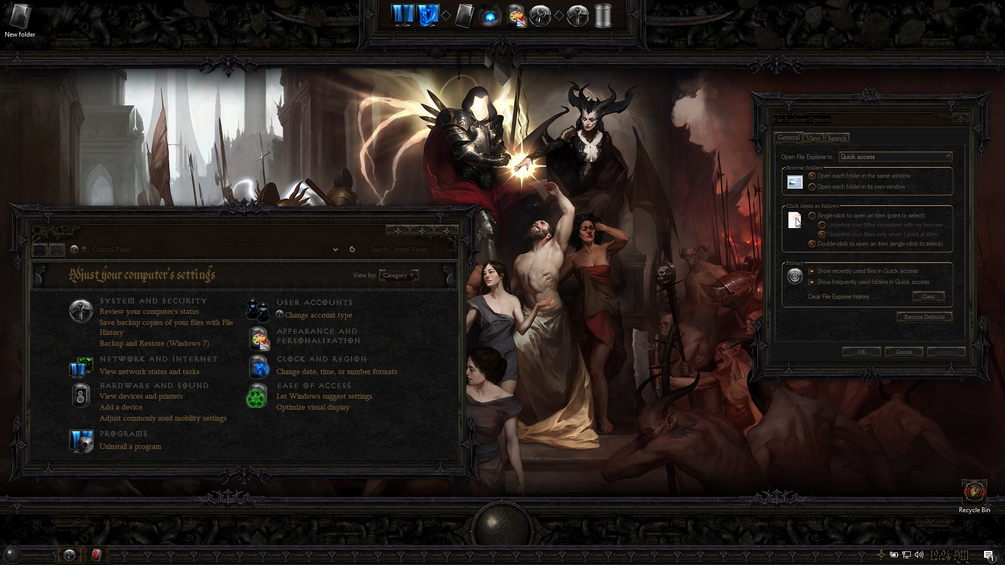Open the View by Category dropdown
Viewport: 1005px width, 565px height.
pos(399,275)
